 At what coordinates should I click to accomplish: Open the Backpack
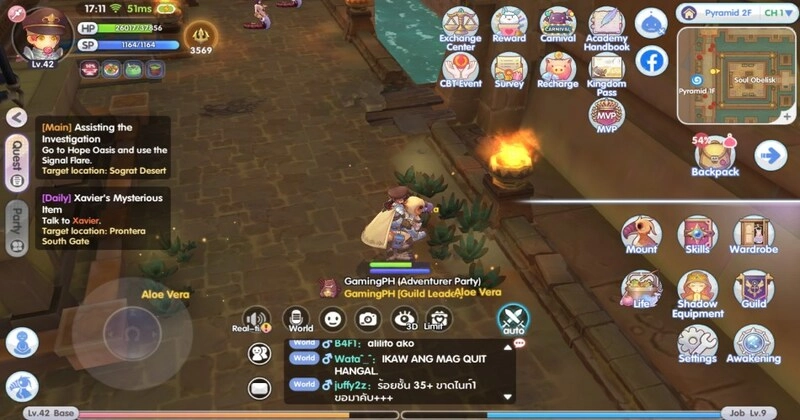tap(714, 154)
